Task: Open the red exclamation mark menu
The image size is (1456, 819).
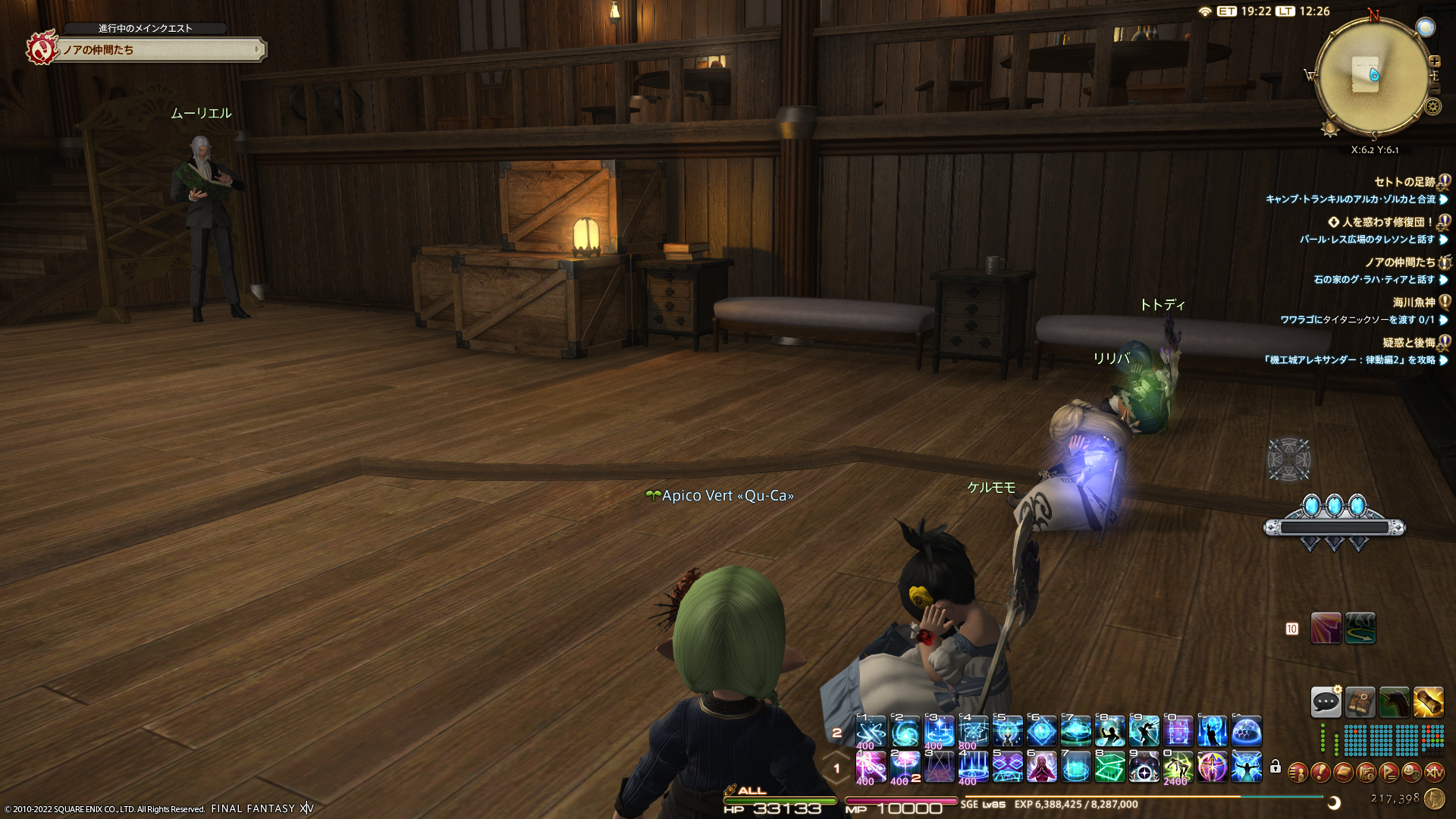Action: pos(1320,773)
